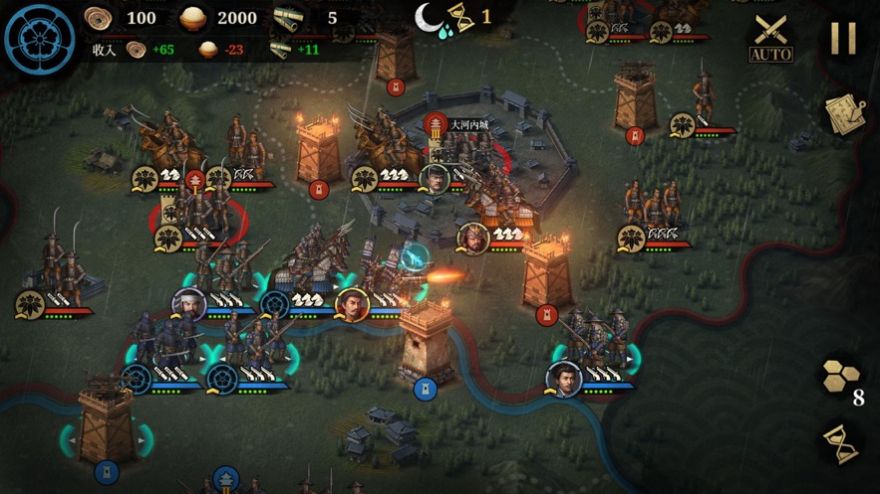Select the 大河内城 castle label
Viewport: 880px width, 494px height.
[468, 125]
